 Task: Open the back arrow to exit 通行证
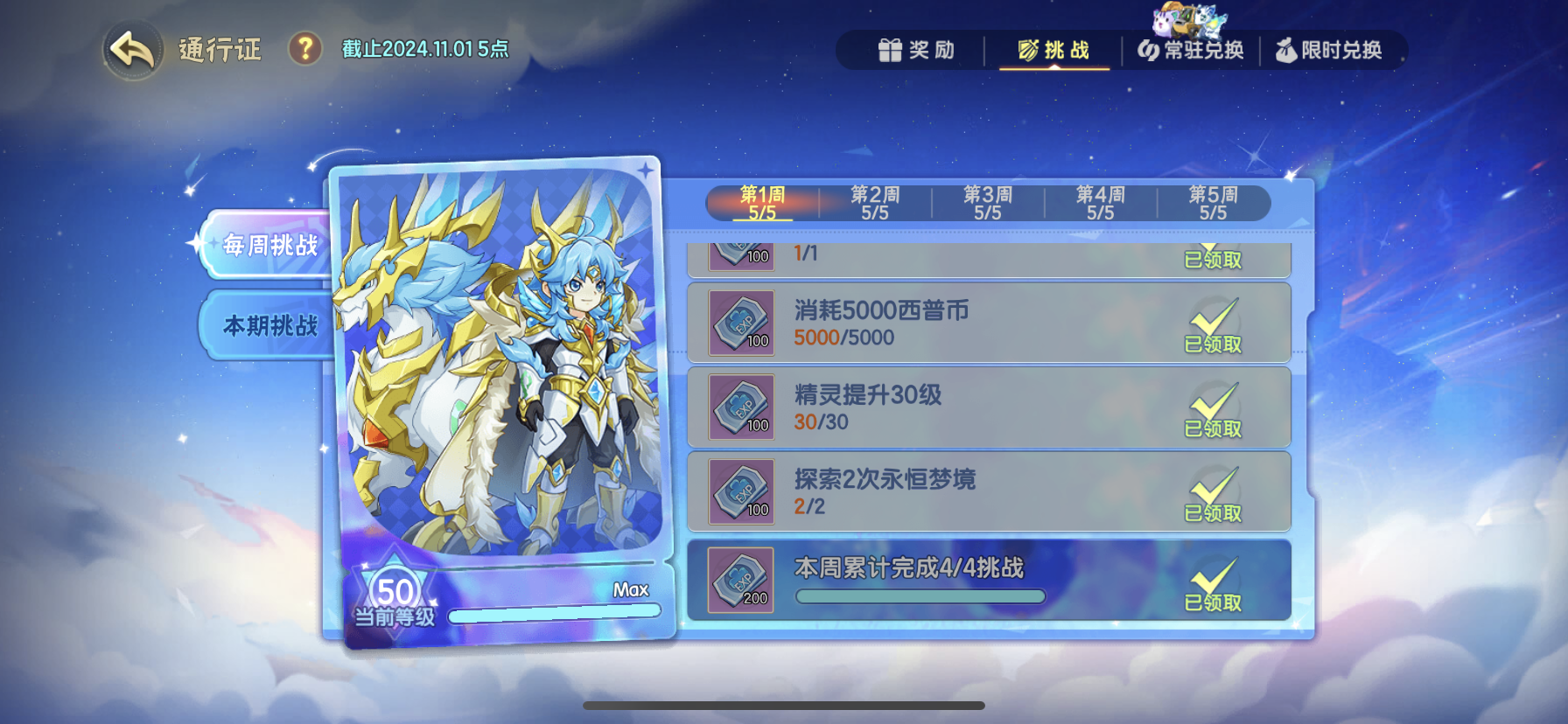(129, 50)
